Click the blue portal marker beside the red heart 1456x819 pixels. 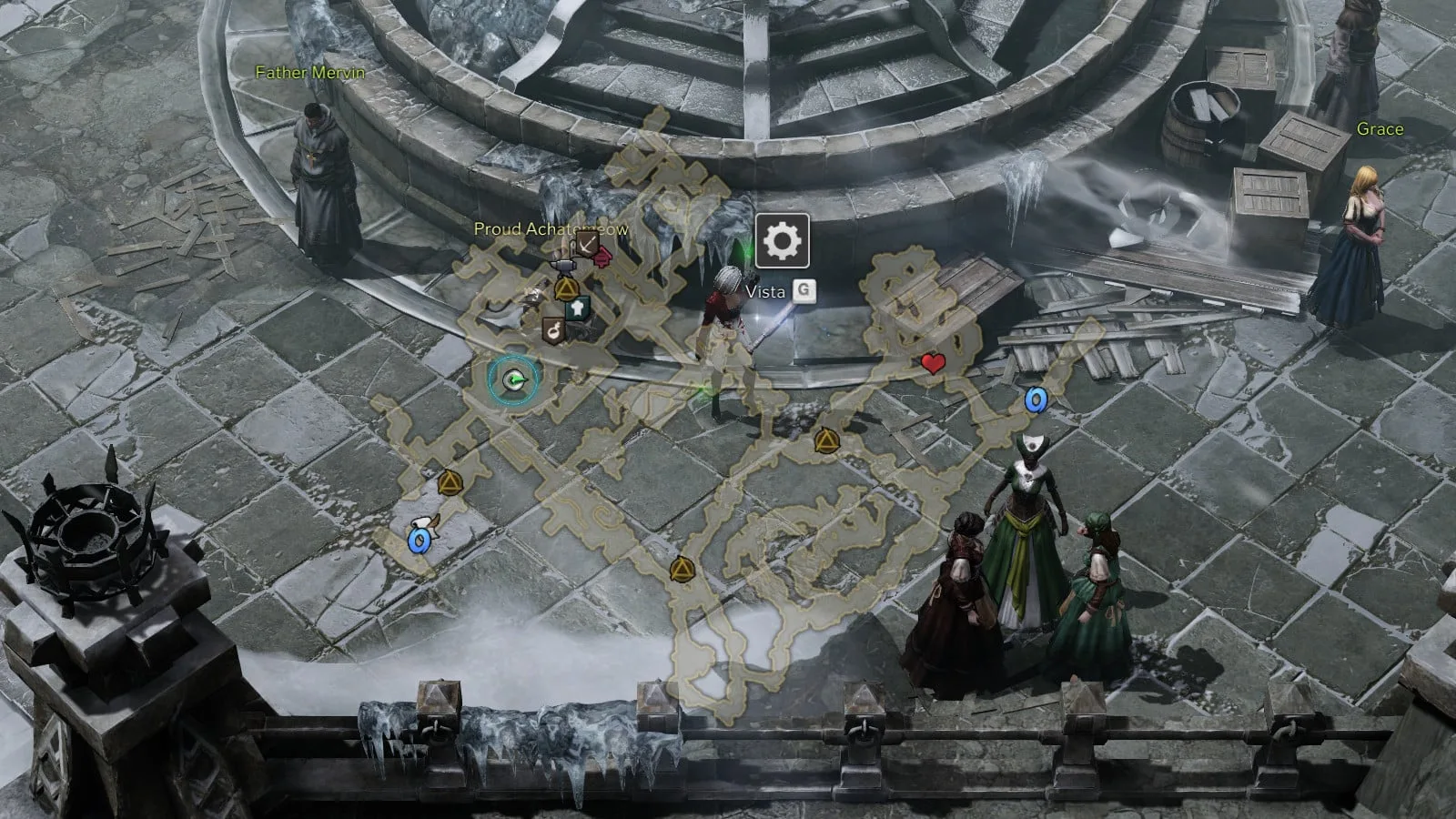click(1035, 399)
